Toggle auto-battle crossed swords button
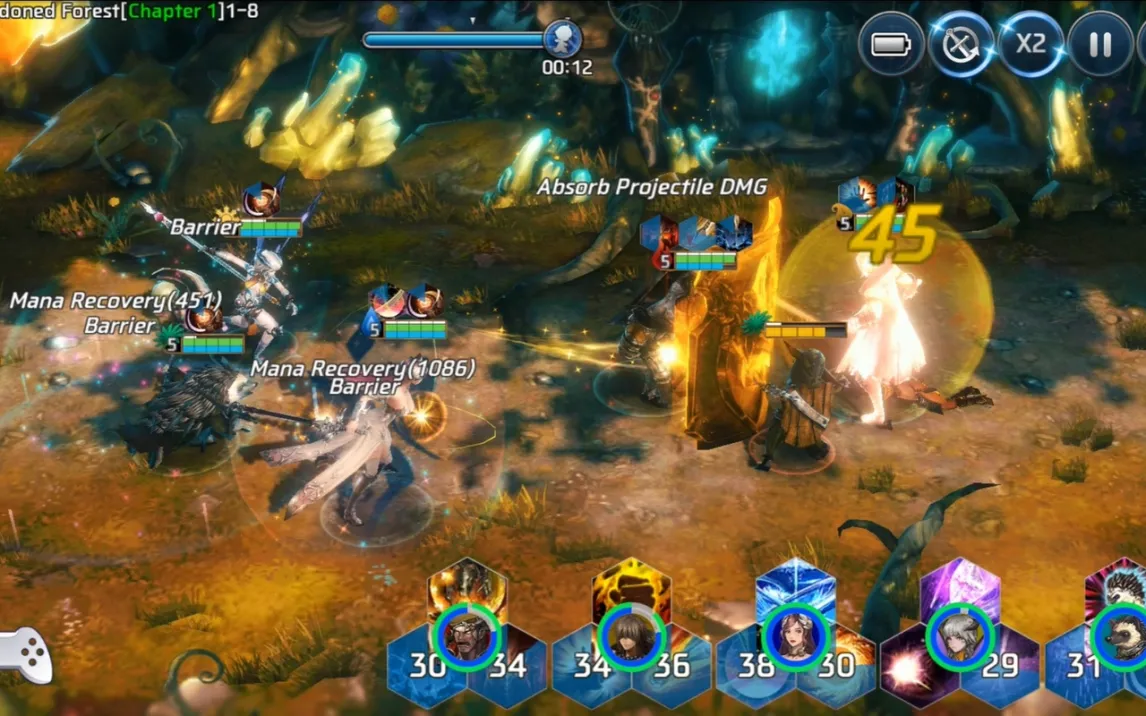Viewport: 1146px width, 716px height. click(961, 44)
